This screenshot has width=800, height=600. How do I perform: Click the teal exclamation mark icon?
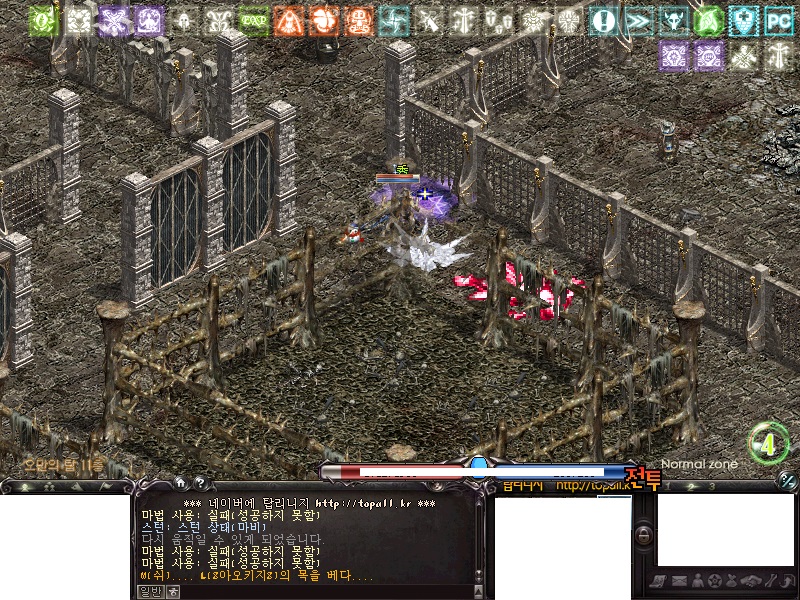pos(603,19)
